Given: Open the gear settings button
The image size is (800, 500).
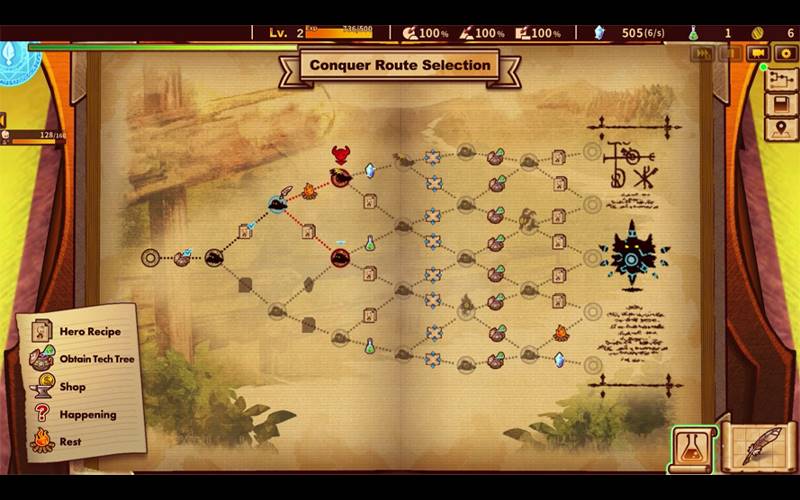Looking at the screenshot, I should coord(786,53).
